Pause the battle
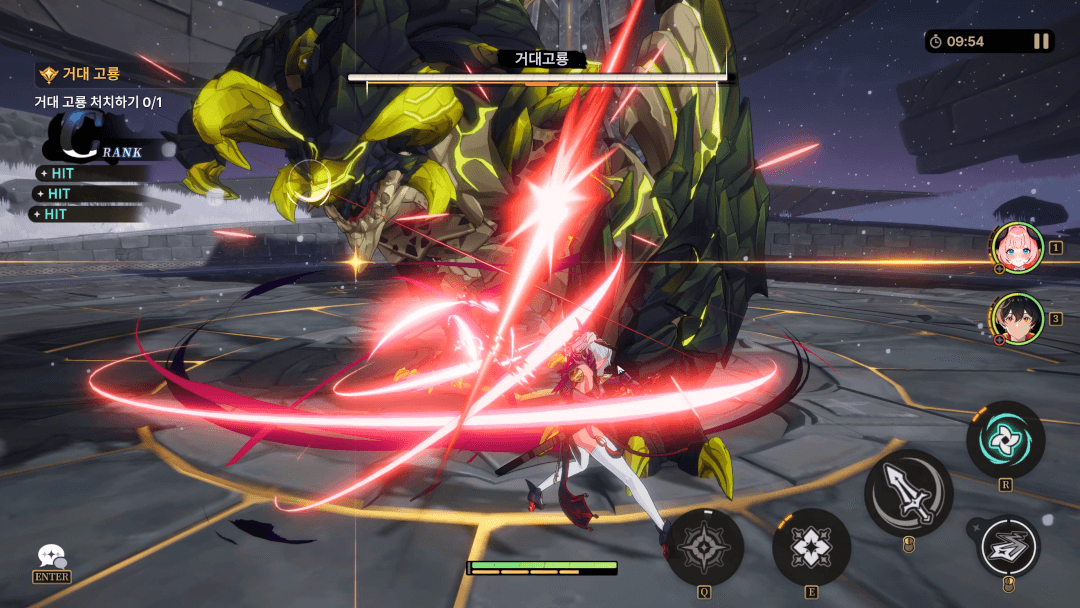The image size is (1080, 608). coord(1042,41)
